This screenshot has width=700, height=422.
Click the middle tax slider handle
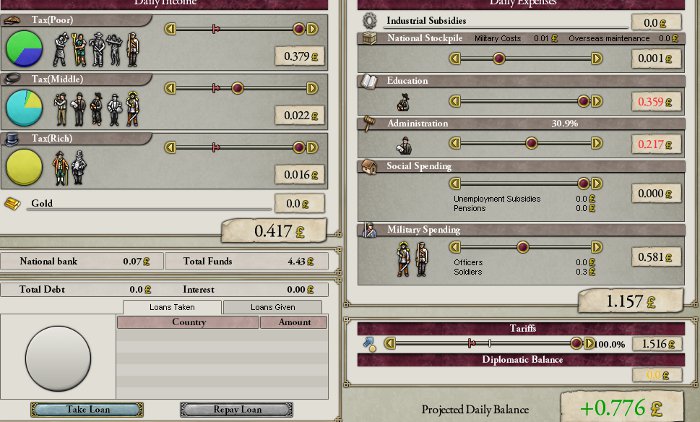pyautogui.click(x=237, y=88)
